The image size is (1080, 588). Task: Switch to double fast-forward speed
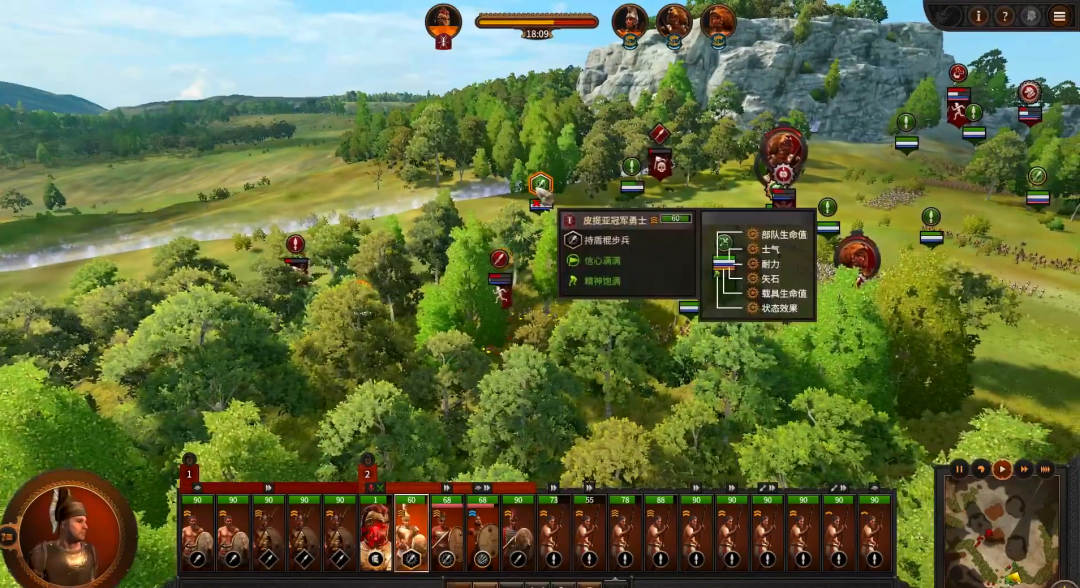[1024, 469]
